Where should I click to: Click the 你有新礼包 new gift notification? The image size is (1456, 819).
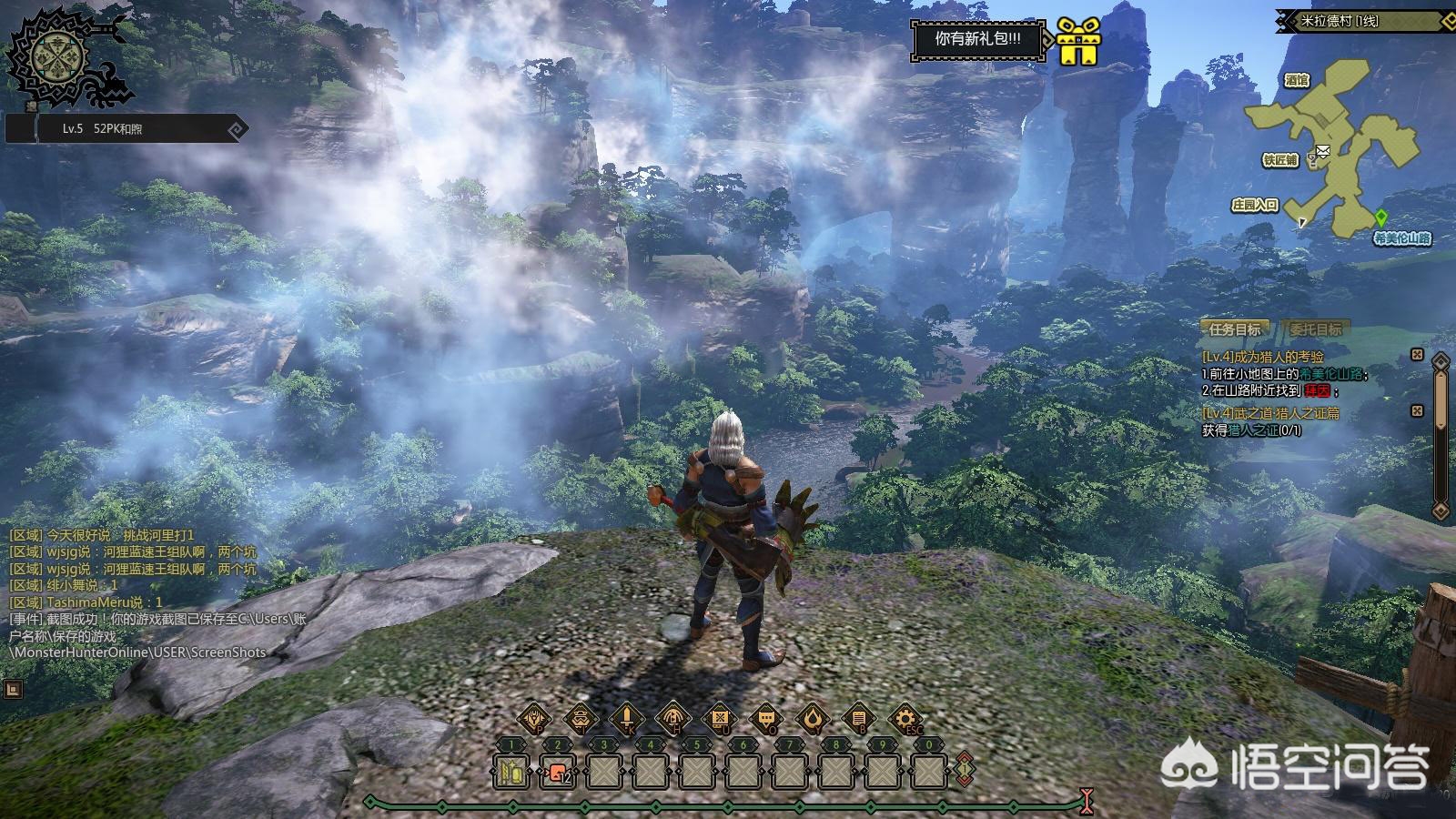pyautogui.click(x=977, y=39)
